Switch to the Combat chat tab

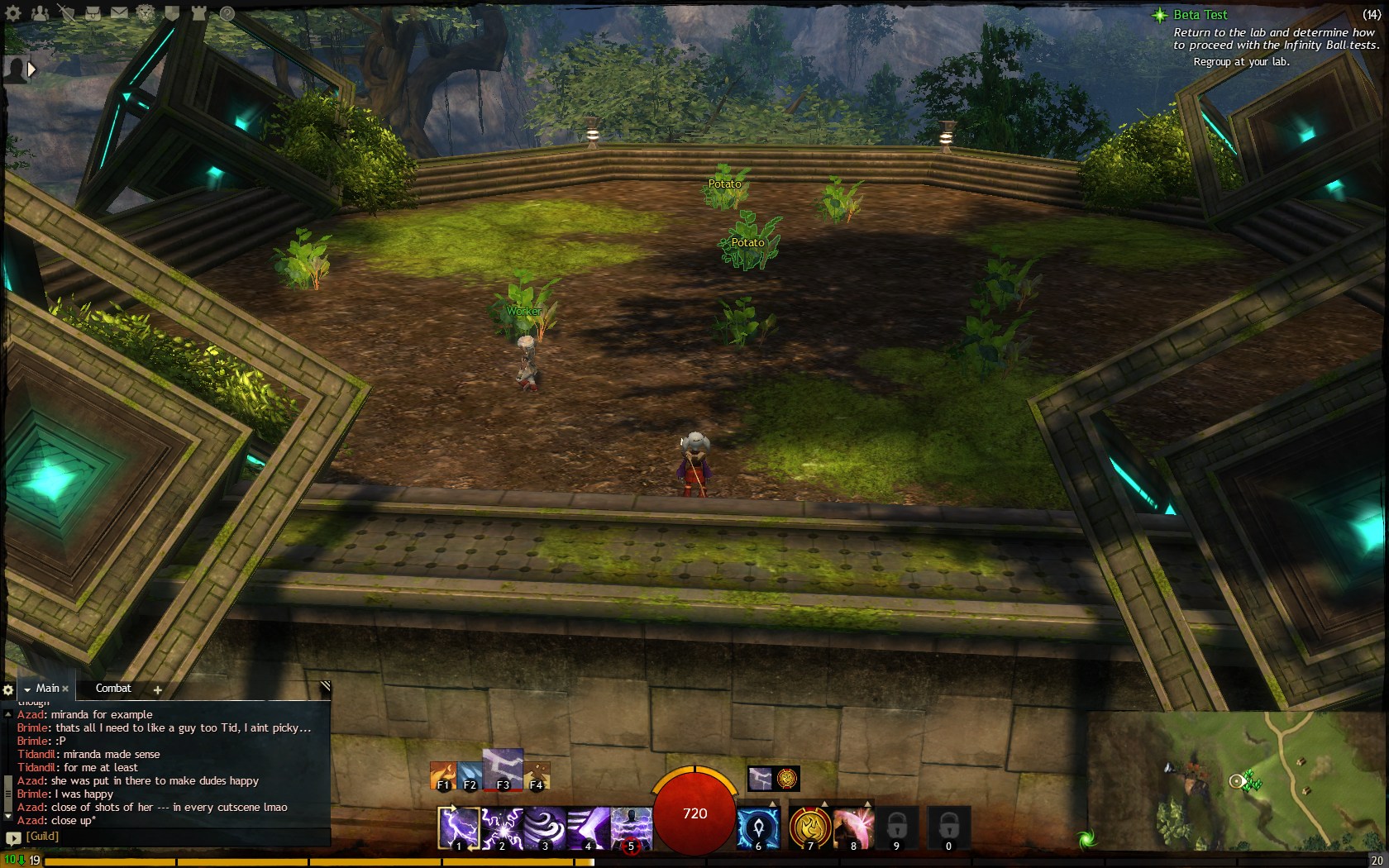(113, 689)
